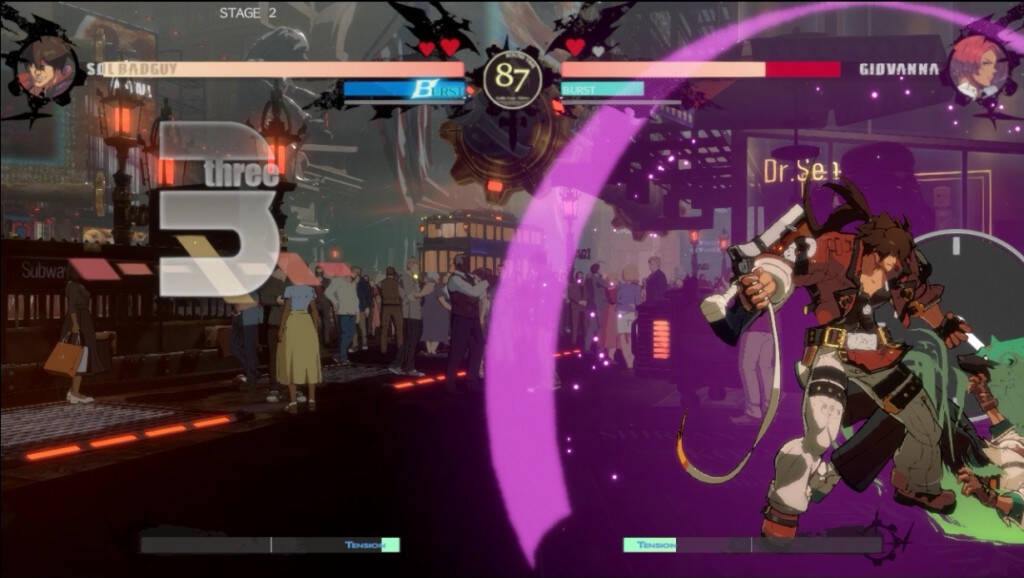Select Giovanna's character portrait
The width and height of the screenshot is (1024, 578).
(976, 67)
